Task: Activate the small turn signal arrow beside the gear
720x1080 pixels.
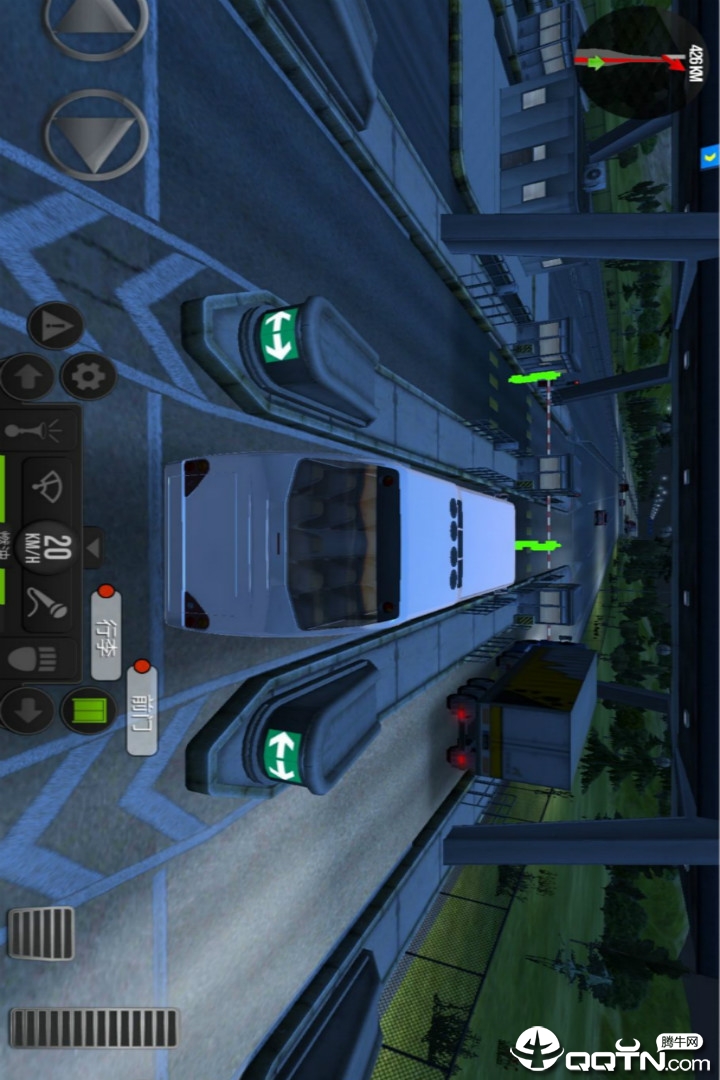Action: coord(27,378)
